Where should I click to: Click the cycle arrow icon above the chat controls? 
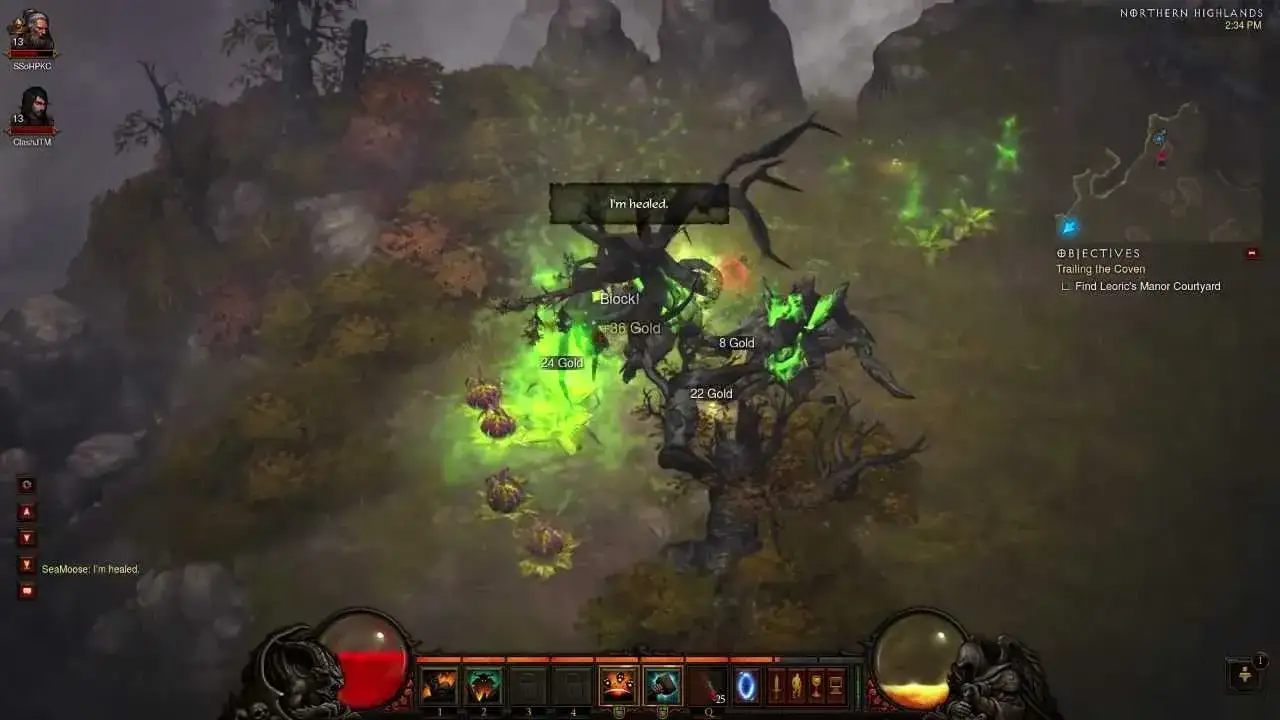coord(26,485)
